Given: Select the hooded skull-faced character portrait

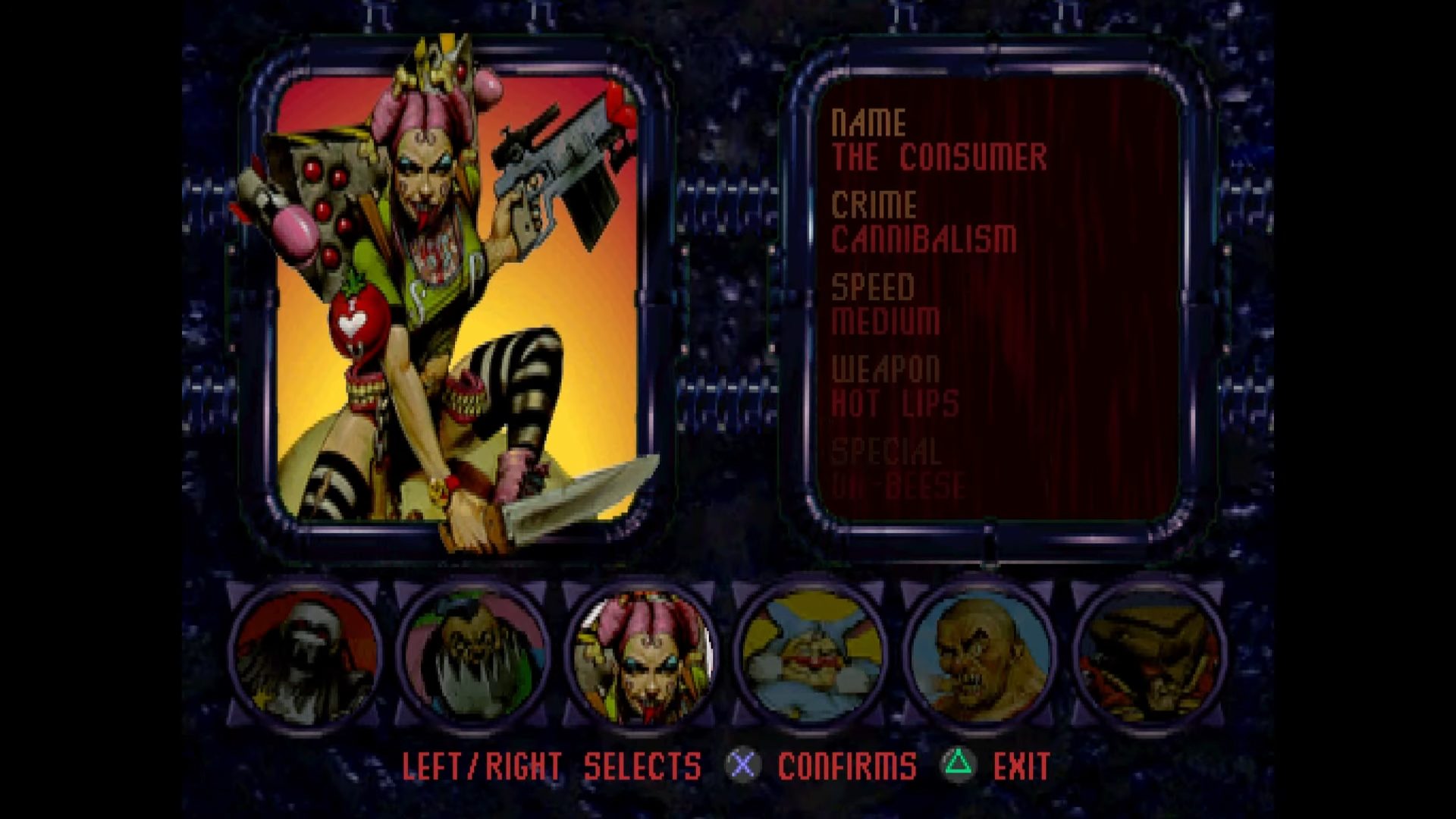Looking at the screenshot, I should [x=306, y=658].
